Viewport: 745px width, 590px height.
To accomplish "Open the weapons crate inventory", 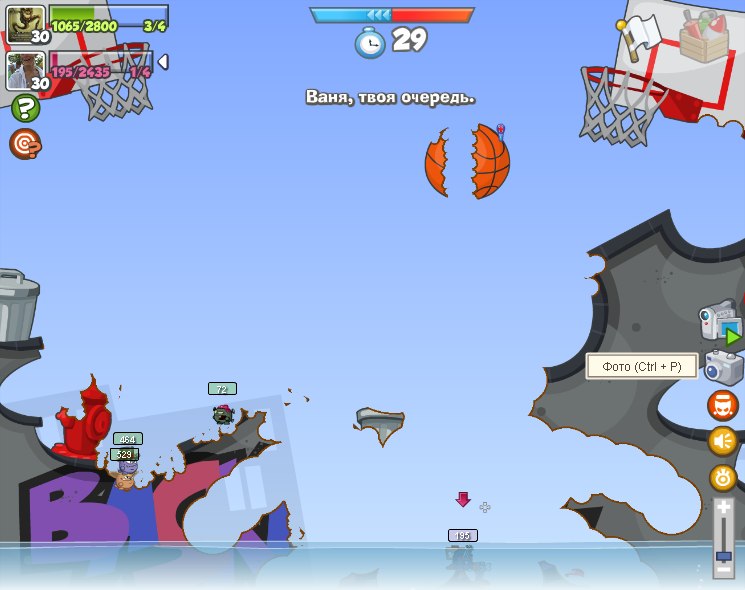I will (704, 37).
